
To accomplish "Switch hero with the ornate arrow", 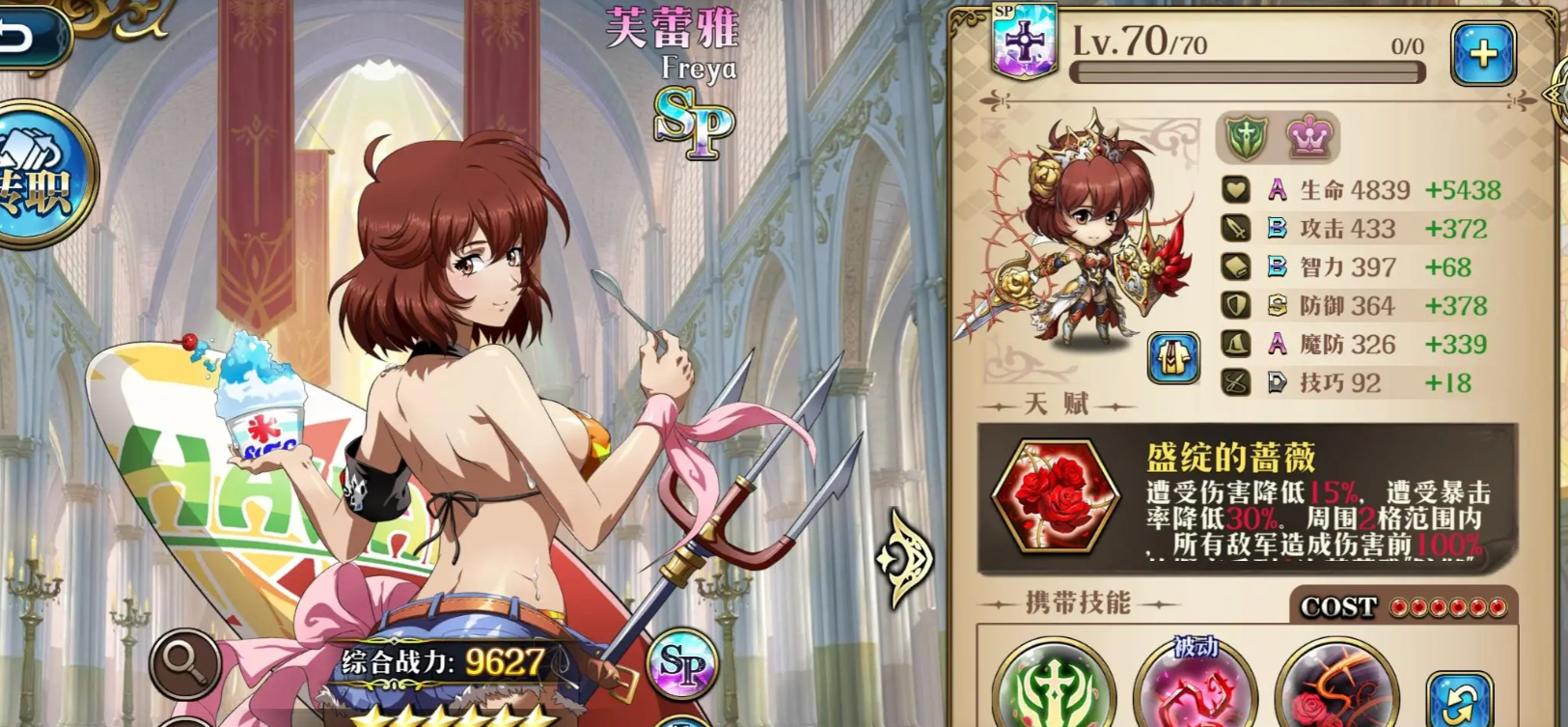I will [x=903, y=559].
